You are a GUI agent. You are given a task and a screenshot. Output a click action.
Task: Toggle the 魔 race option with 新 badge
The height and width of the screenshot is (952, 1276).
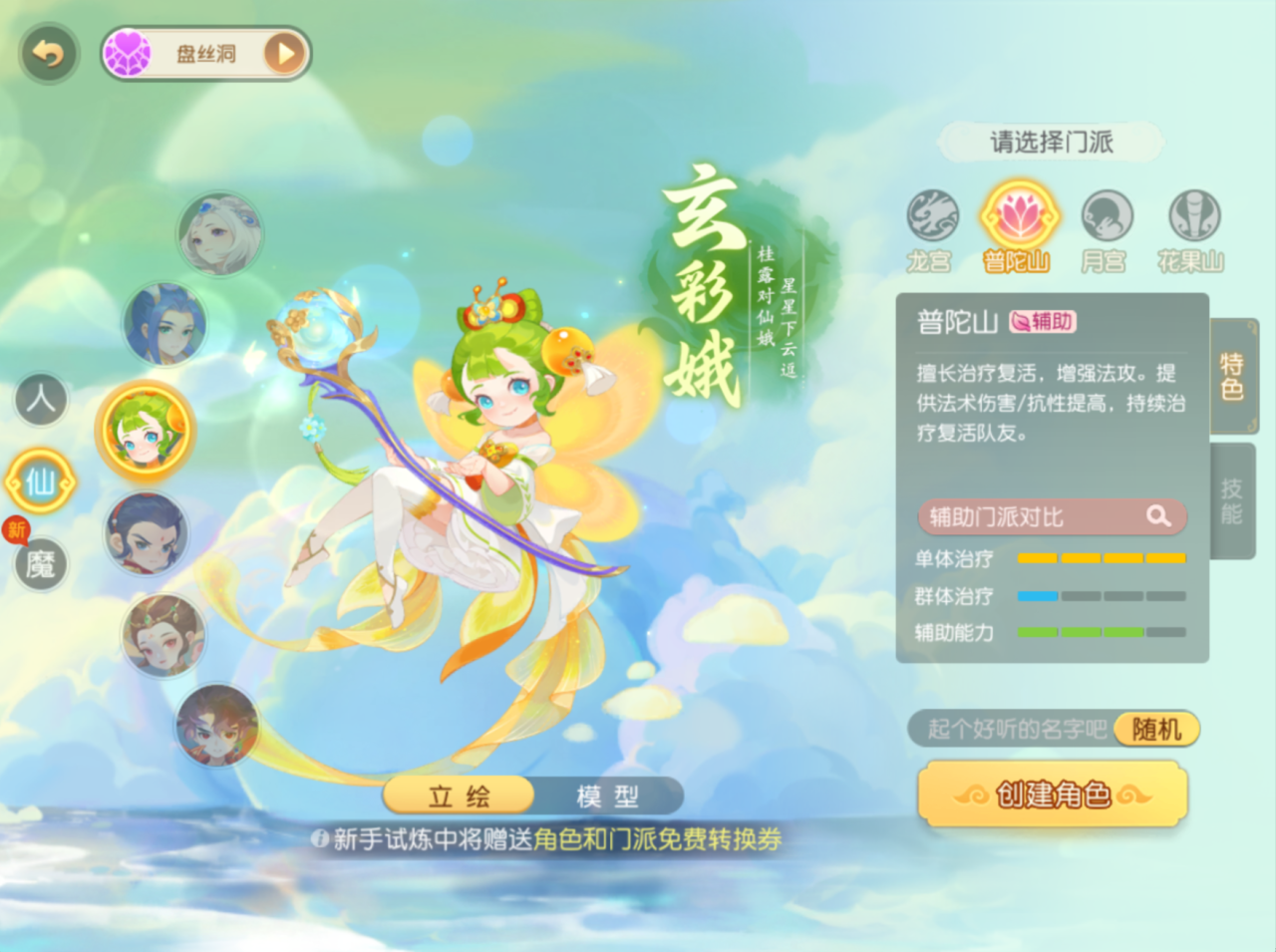(x=41, y=564)
